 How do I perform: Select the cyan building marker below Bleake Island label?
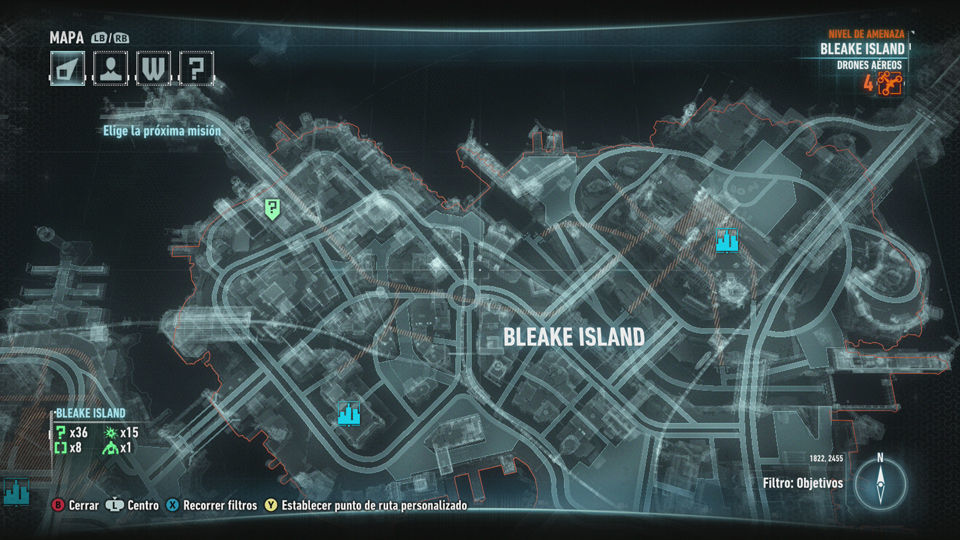pyautogui.click(x=348, y=413)
